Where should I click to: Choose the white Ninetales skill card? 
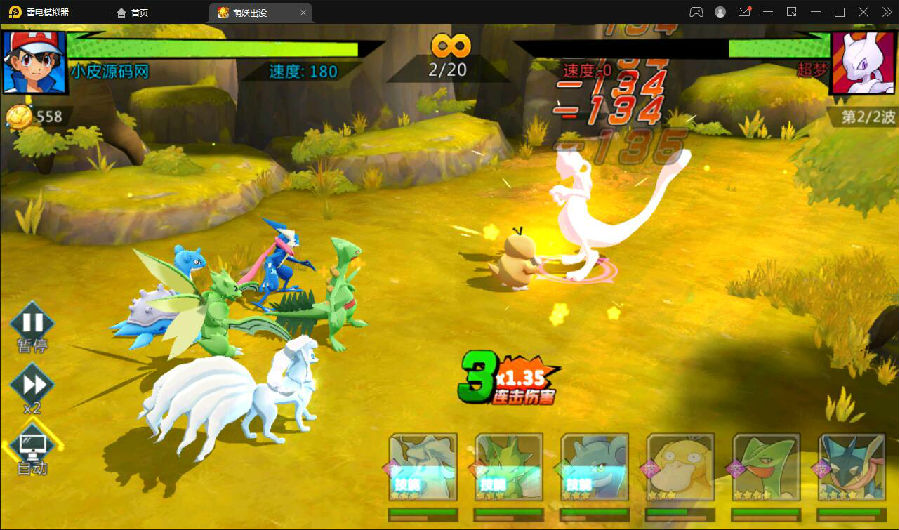click(x=423, y=467)
